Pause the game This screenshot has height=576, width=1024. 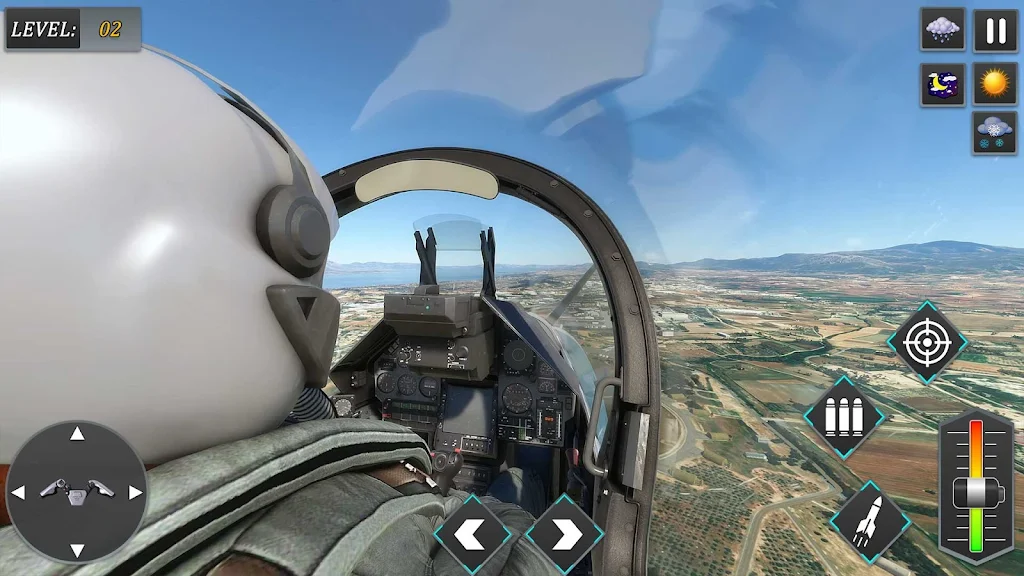click(995, 30)
